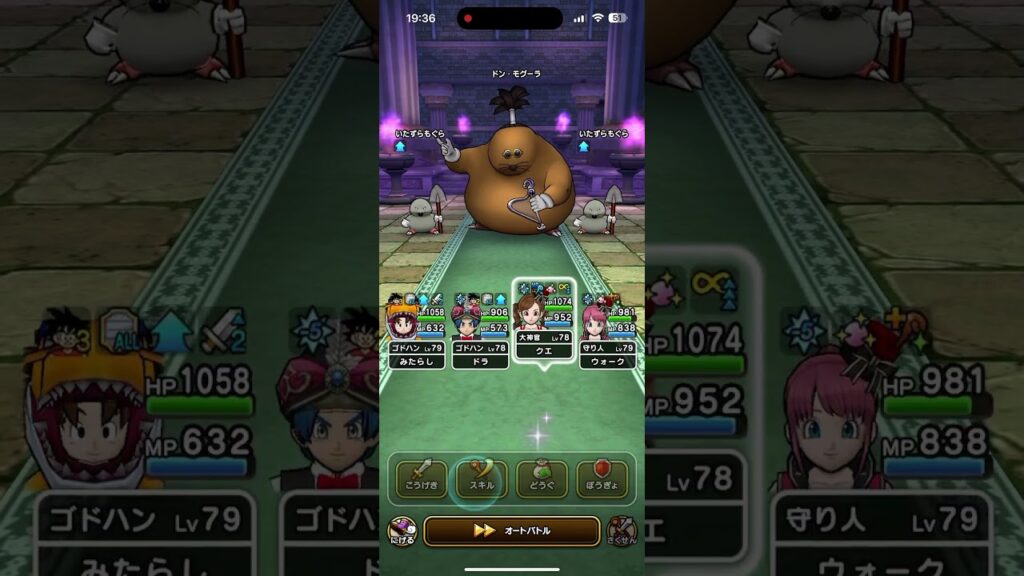Open the さくせん tactics menu
Screen dimensions: 1024x576
point(621,531)
